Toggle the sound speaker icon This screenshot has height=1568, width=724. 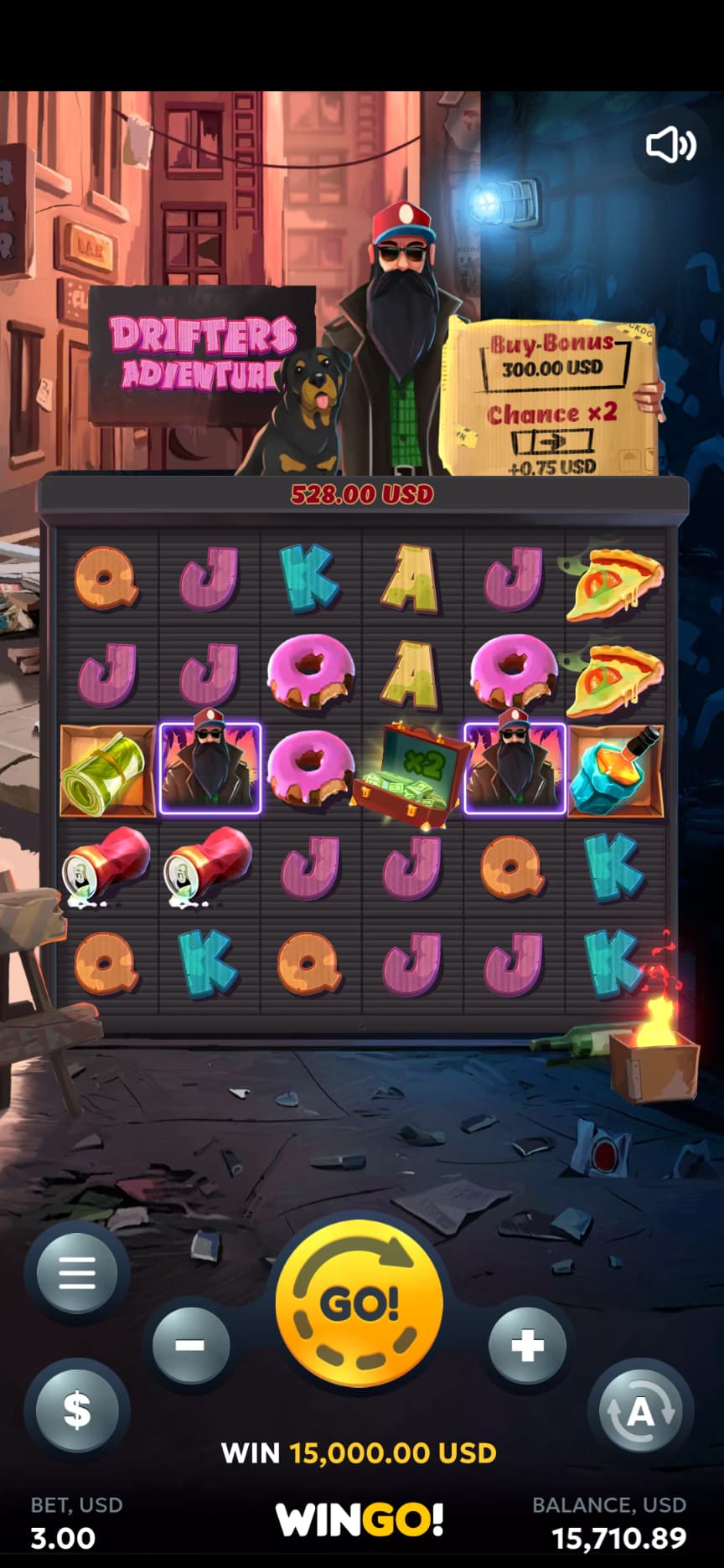(x=670, y=145)
